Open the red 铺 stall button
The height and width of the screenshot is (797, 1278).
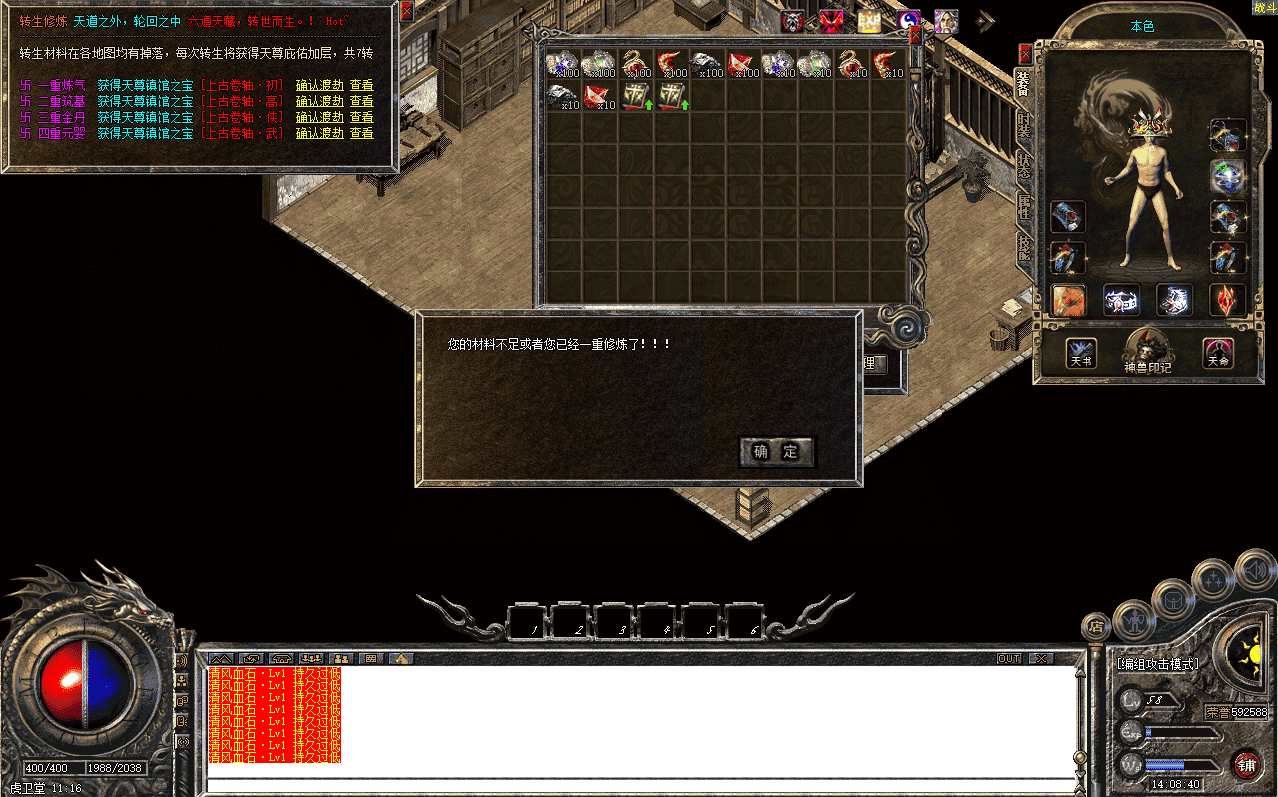click(x=1246, y=765)
